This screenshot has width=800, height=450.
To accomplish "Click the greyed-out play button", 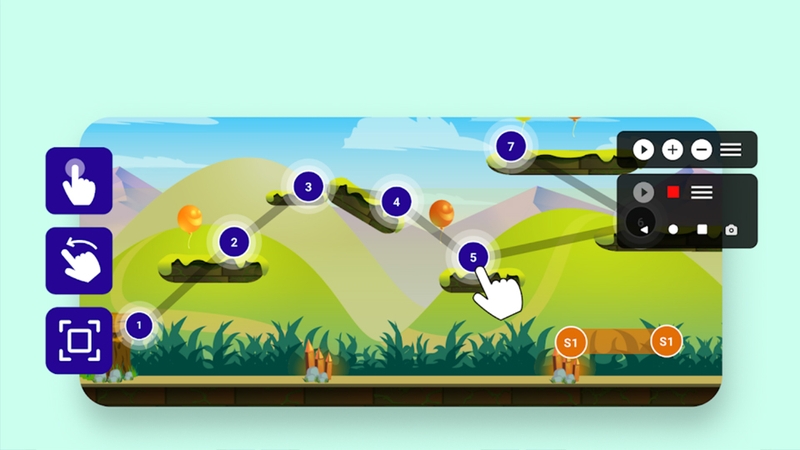I will 644,191.
